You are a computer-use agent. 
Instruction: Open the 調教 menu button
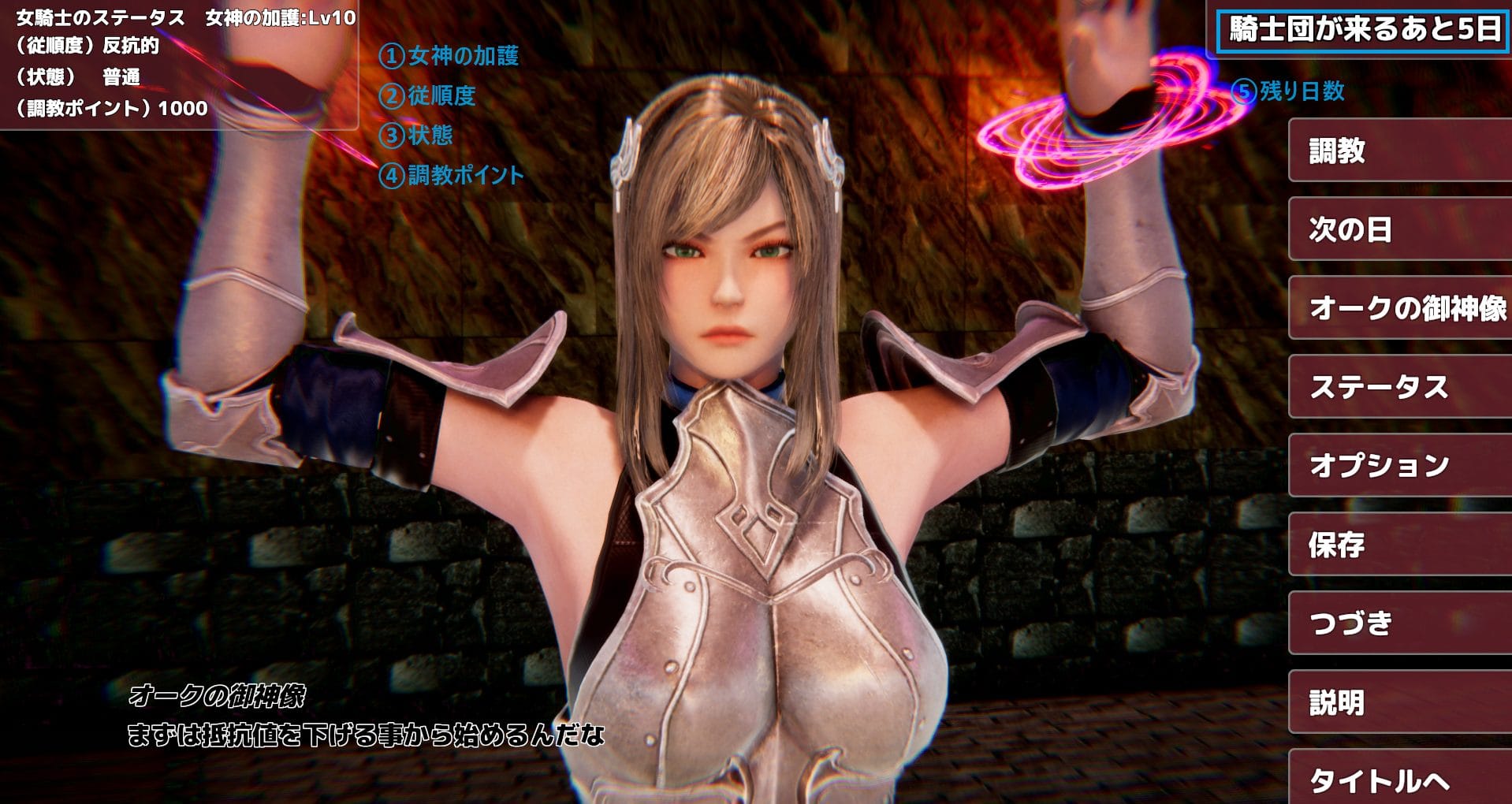[1399, 151]
